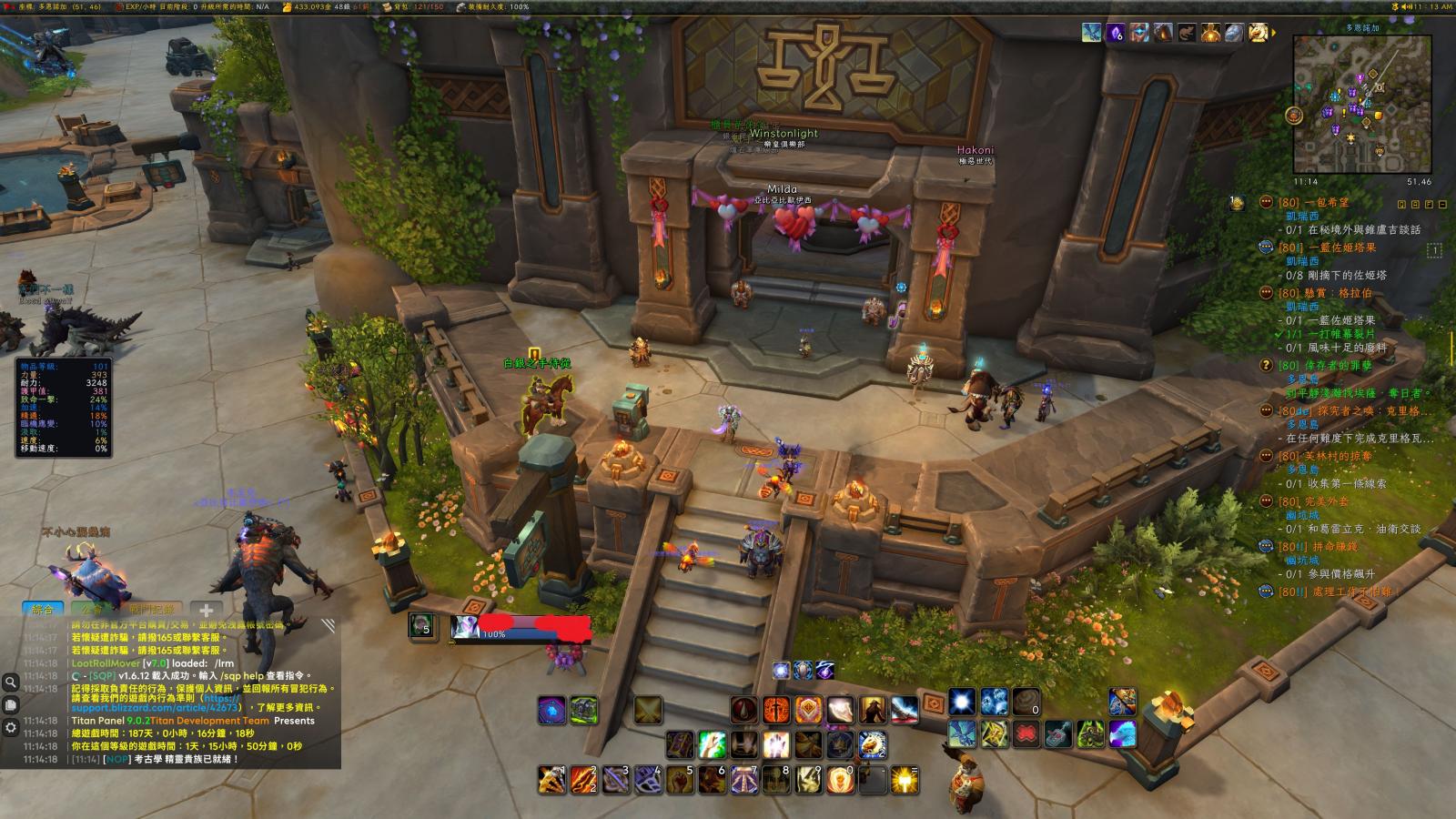Click the bright blue-white star ability
Viewport: 1456px width, 819px height.
pos(962,702)
